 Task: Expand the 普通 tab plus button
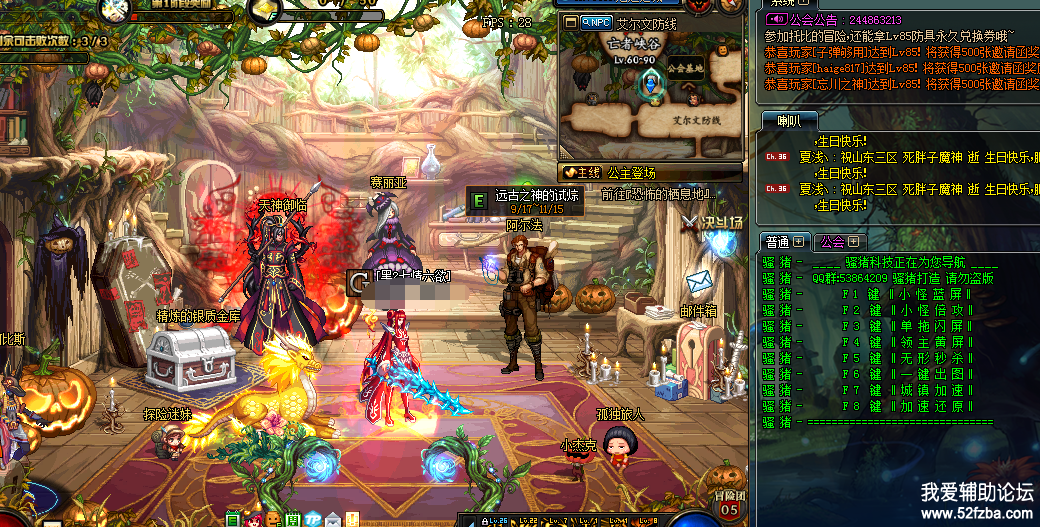coord(800,242)
